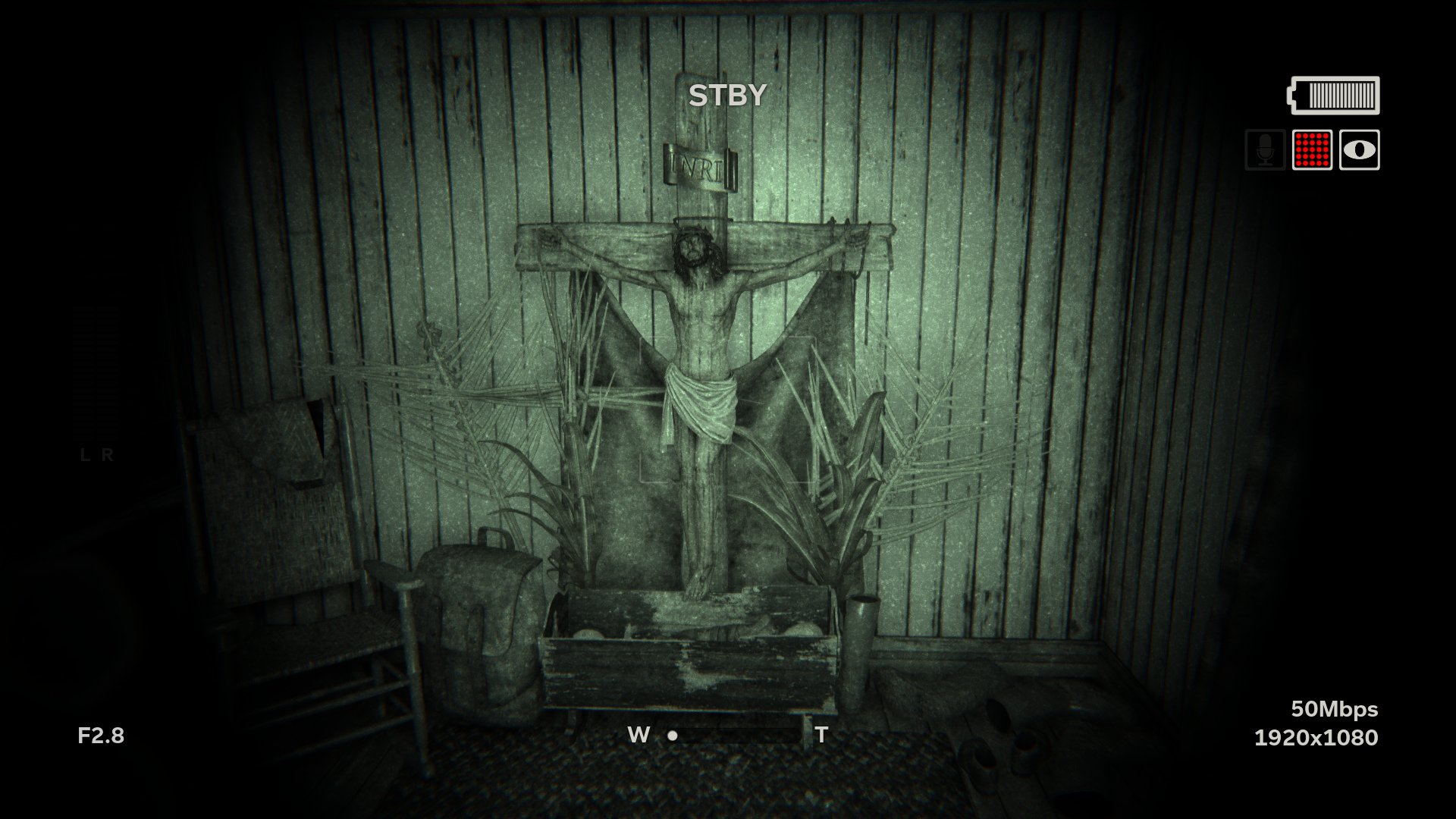Click the battery level indicator icon
Viewport: 1456px width, 819px height.
point(1332,96)
